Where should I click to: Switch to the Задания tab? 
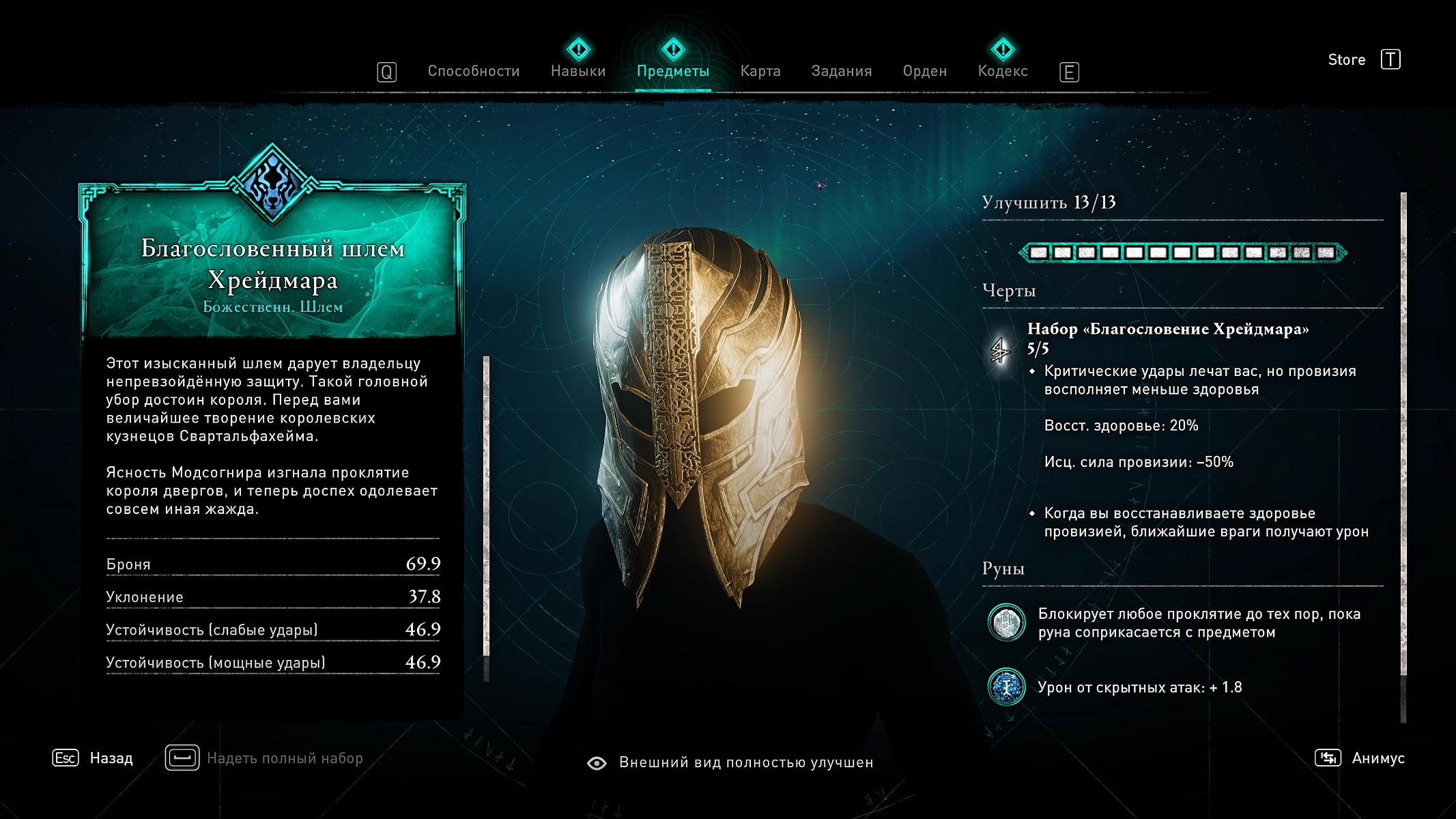(x=841, y=71)
